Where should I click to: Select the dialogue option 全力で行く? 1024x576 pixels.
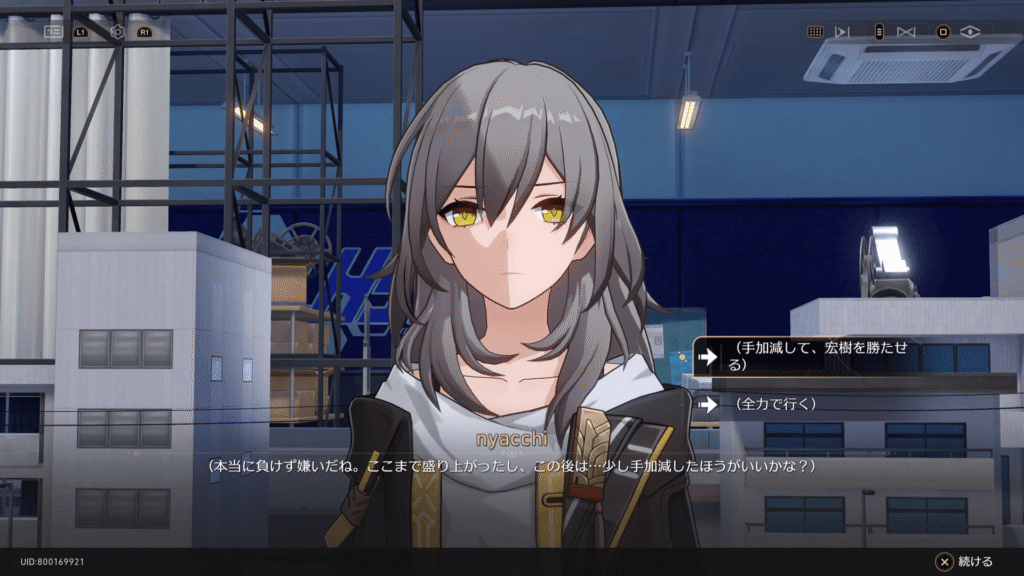click(x=852, y=405)
